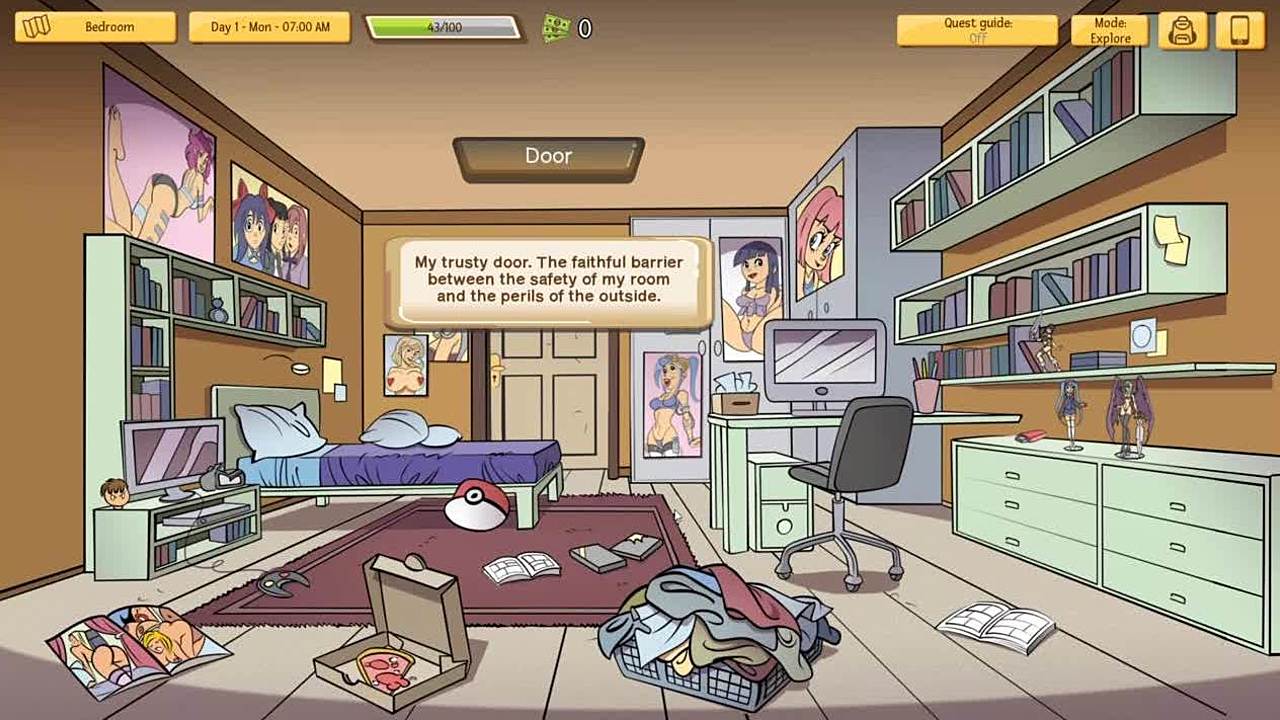This screenshot has width=1280, height=720.
Task: Toggle the Quest guide button
Action: (977, 30)
